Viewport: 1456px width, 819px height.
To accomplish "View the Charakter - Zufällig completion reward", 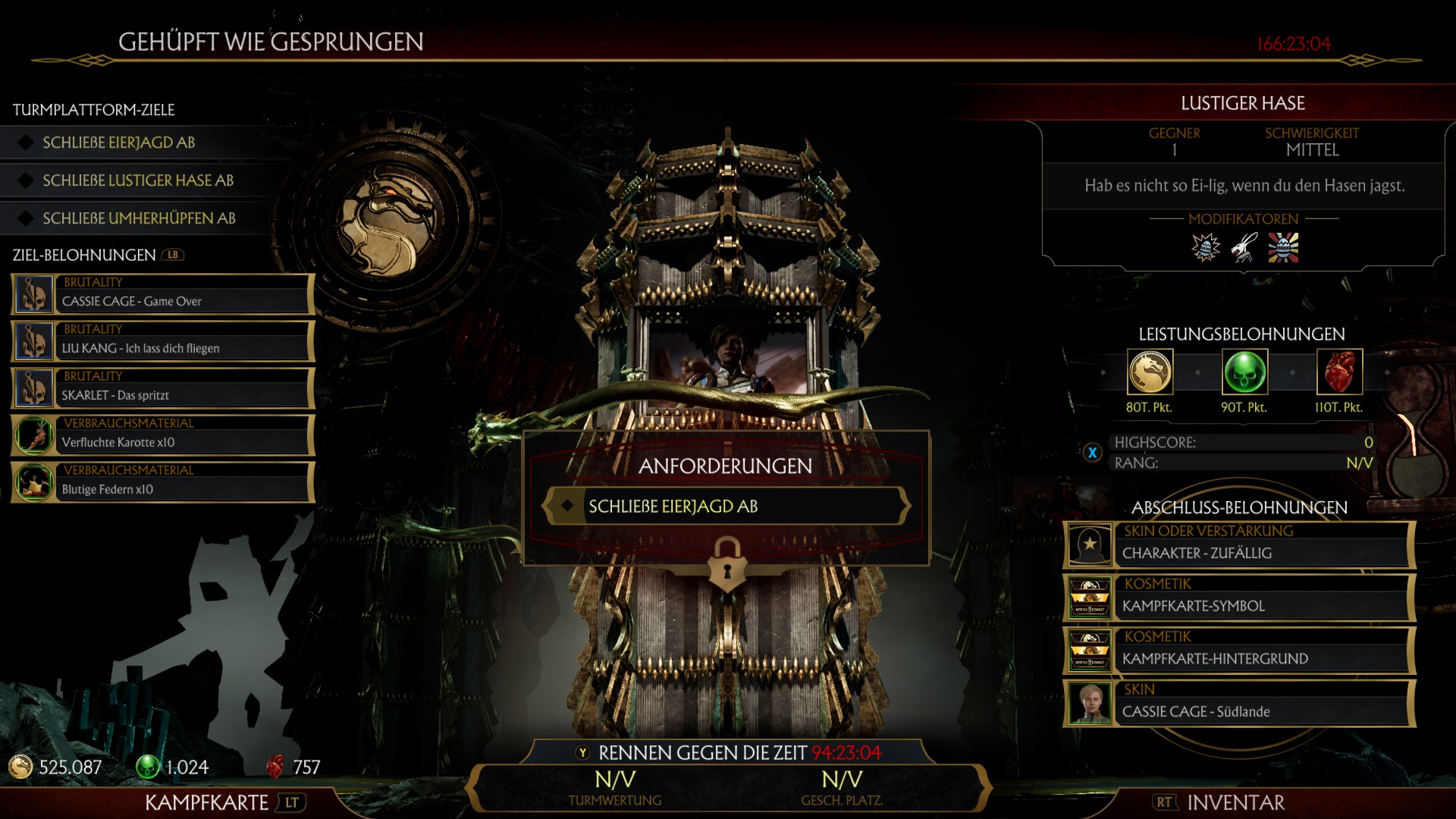I will (1239, 544).
